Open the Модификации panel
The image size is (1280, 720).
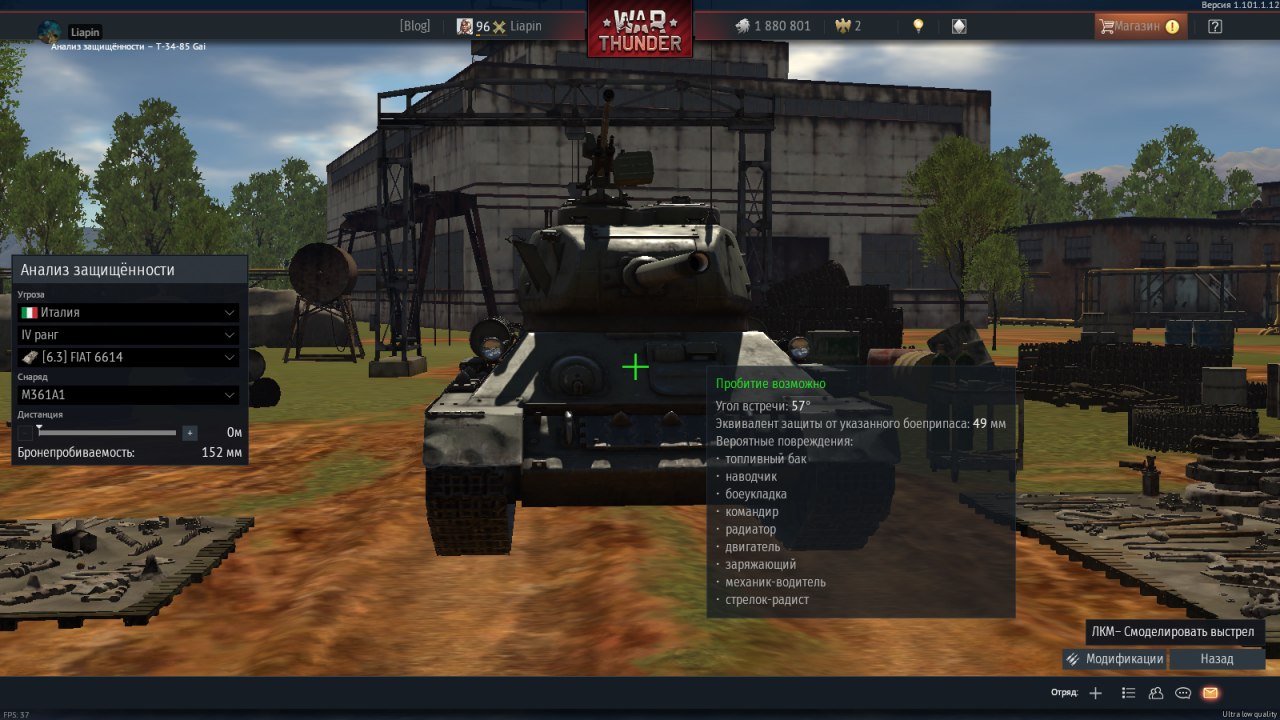click(1115, 659)
